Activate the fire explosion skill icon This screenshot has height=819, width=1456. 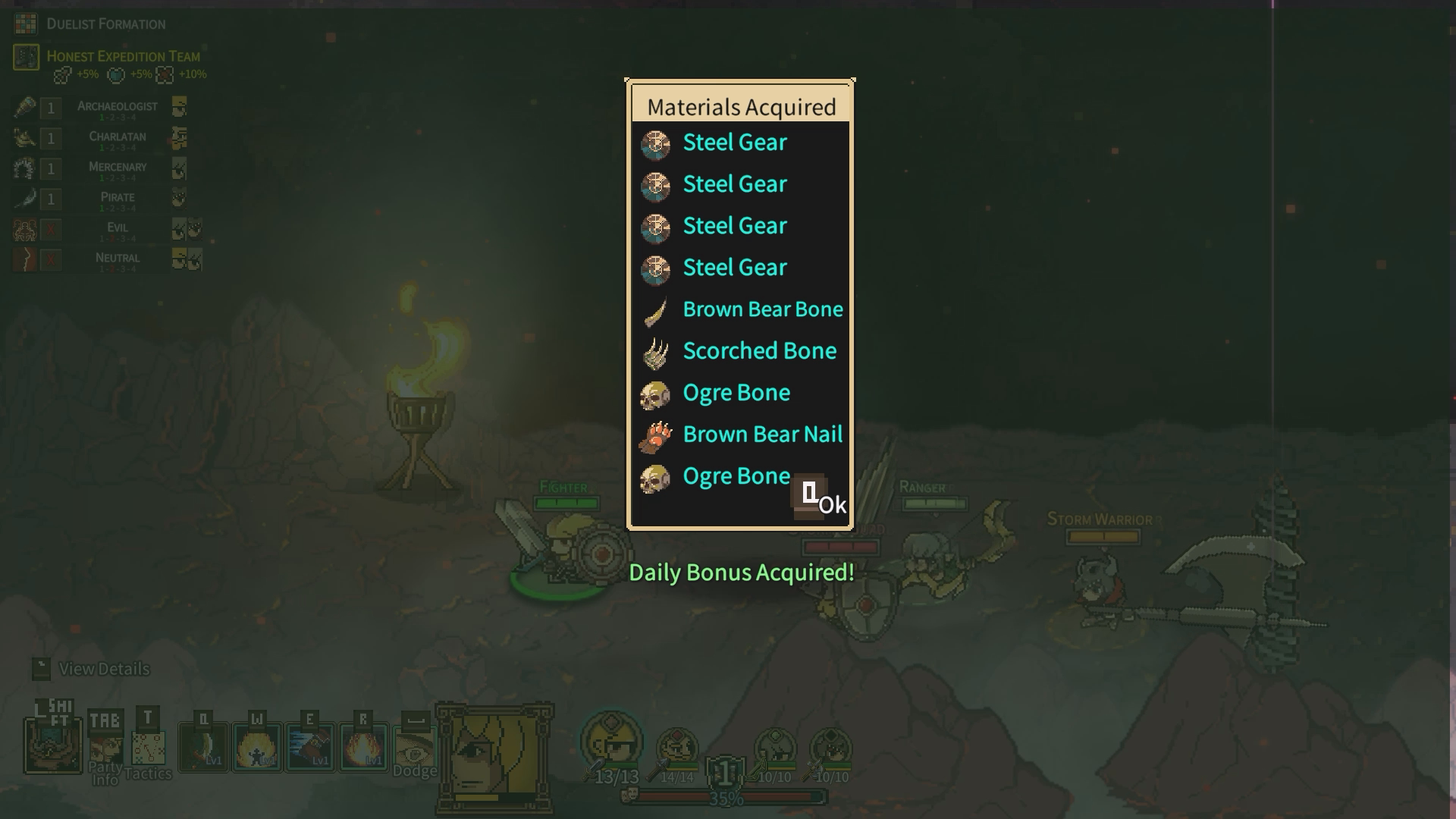point(364,747)
